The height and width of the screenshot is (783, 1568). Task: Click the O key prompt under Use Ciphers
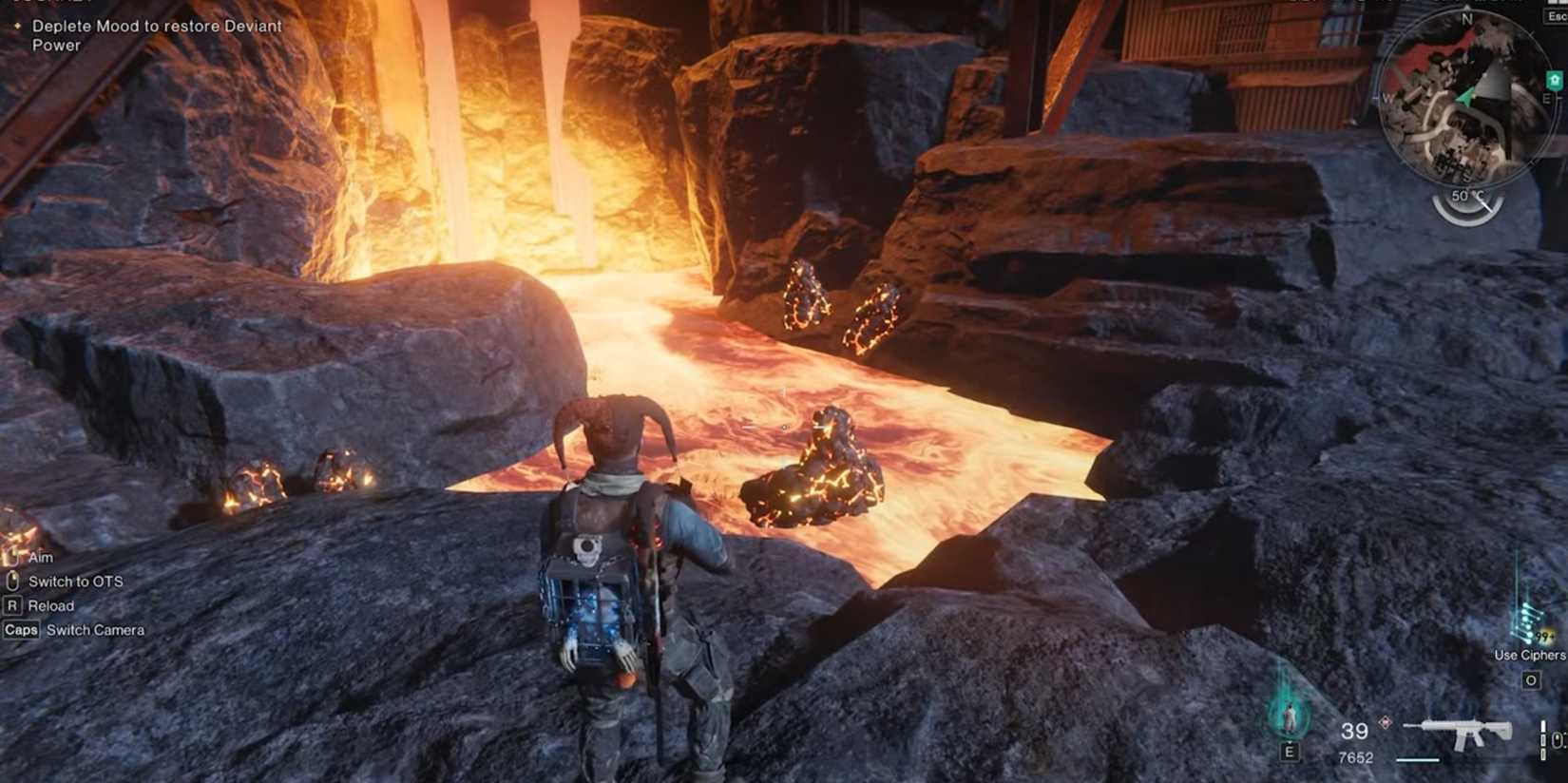[1531, 679]
